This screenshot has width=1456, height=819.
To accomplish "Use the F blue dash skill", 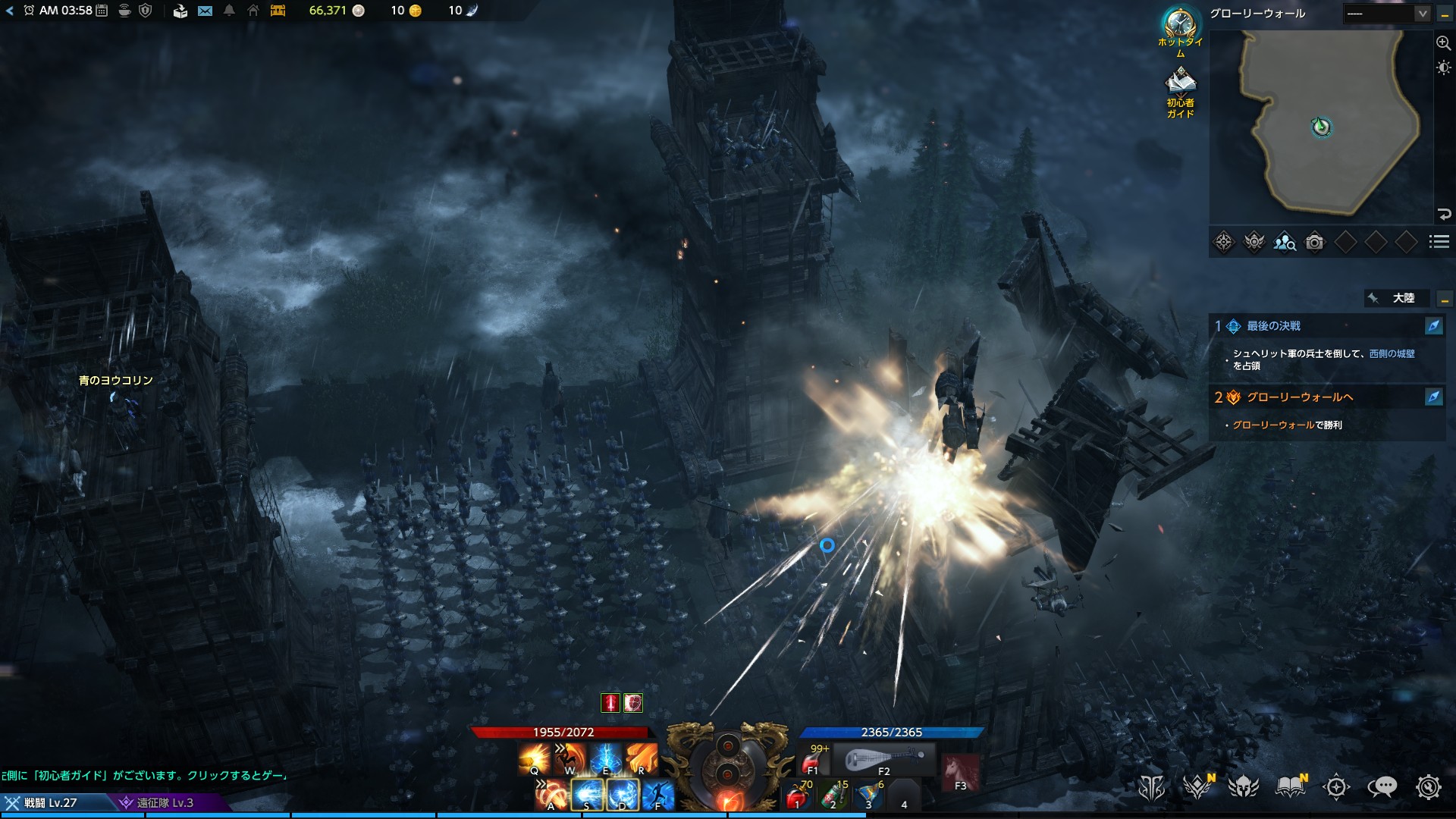I will click(658, 795).
